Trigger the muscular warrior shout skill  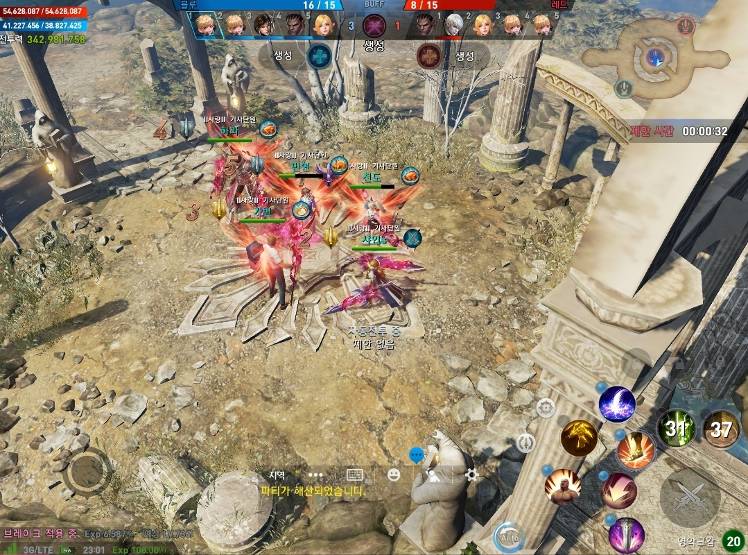pyautogui.click(x=563, y=485)
